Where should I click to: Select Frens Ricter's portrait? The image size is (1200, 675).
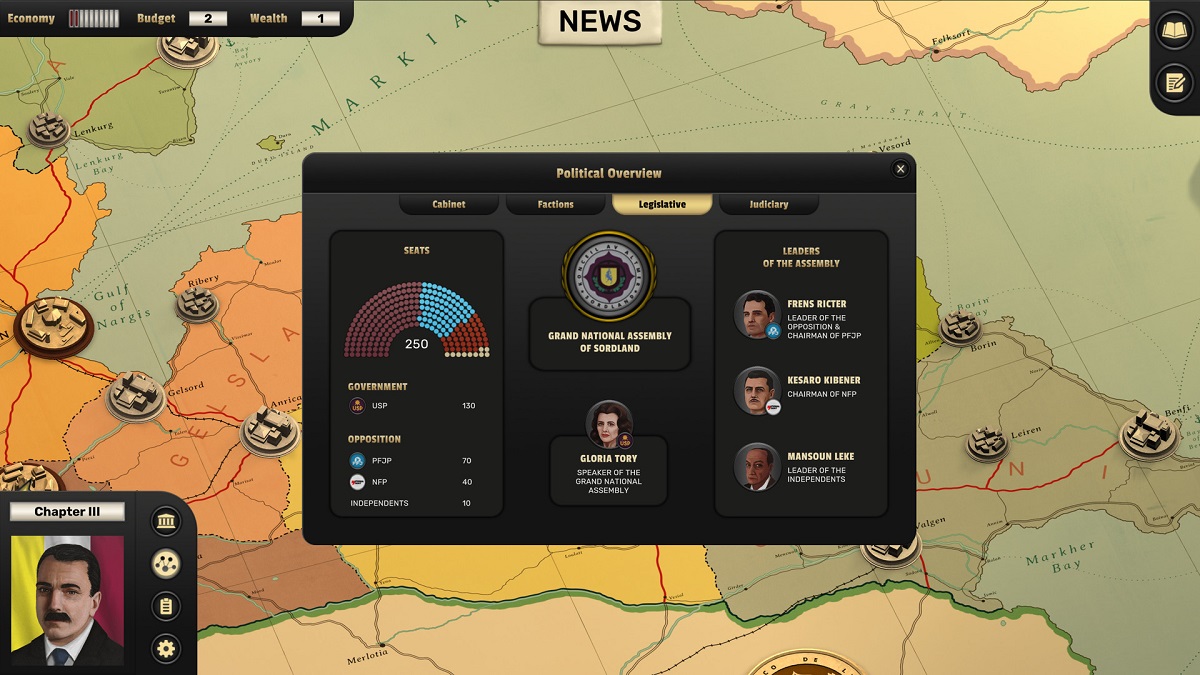pos(756,314)
